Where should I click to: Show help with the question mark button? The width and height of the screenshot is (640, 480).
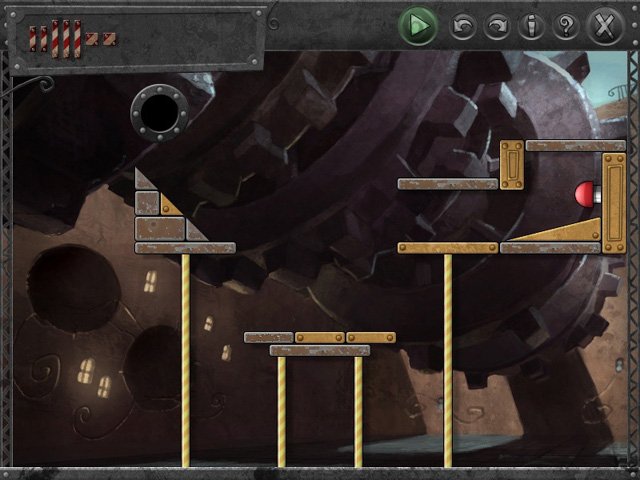[565, 27]
